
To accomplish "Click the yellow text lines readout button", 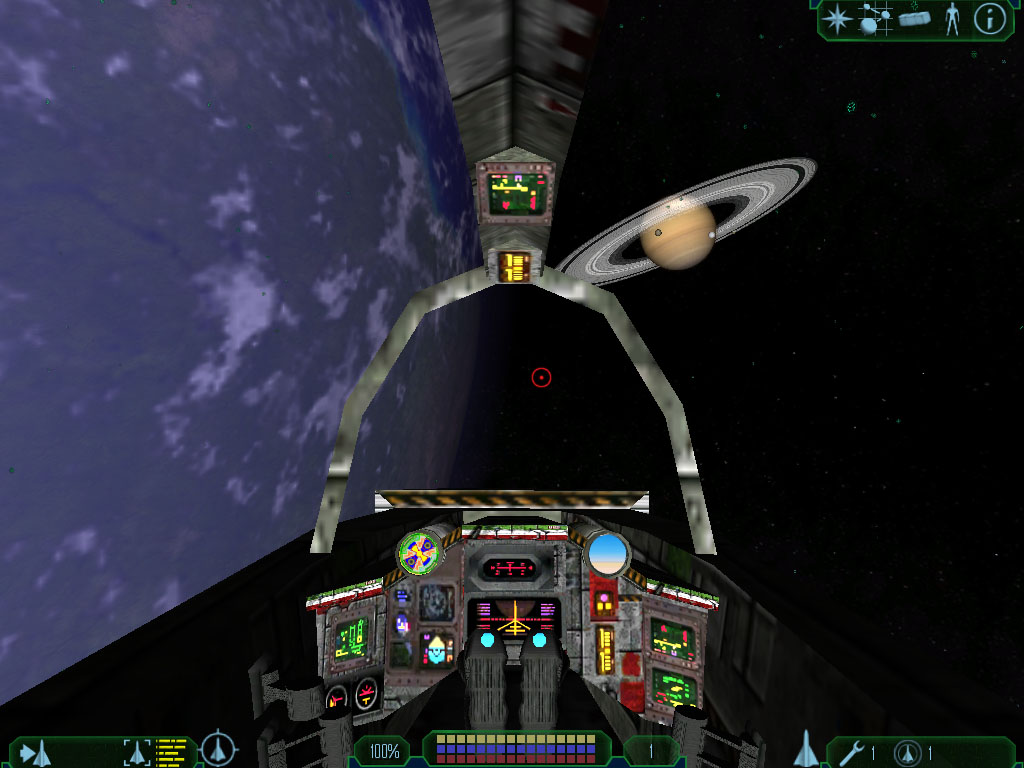I will coord(172,752).
